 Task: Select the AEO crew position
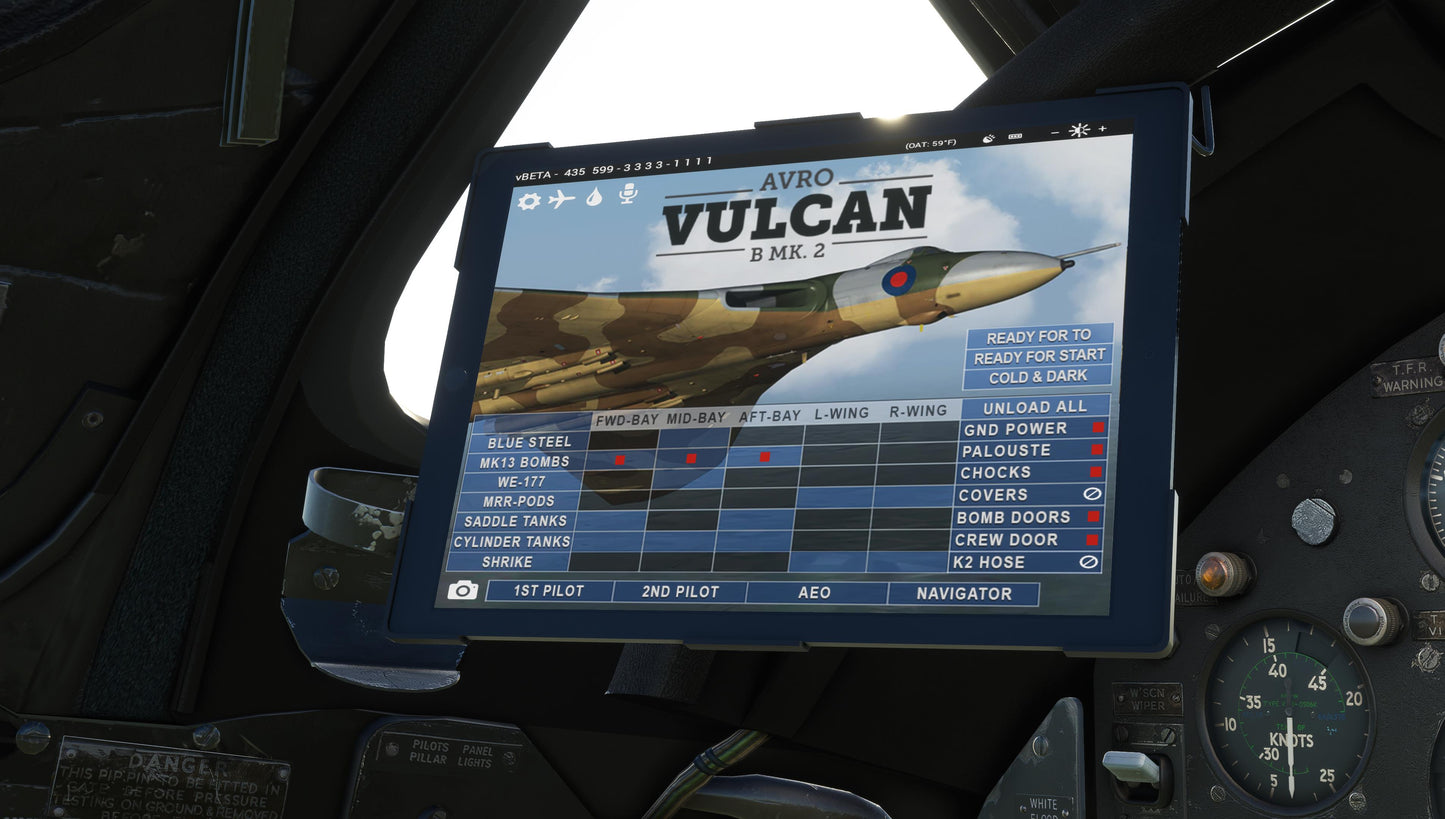[x=815, y=593]
